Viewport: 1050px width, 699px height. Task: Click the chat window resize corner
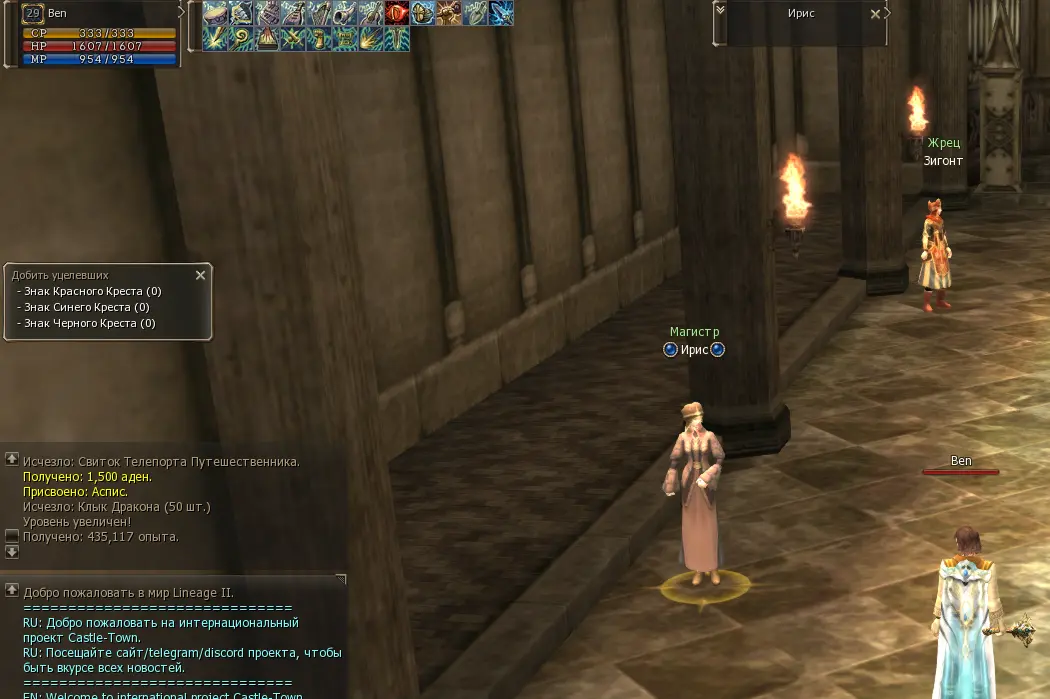pos(341,579)
